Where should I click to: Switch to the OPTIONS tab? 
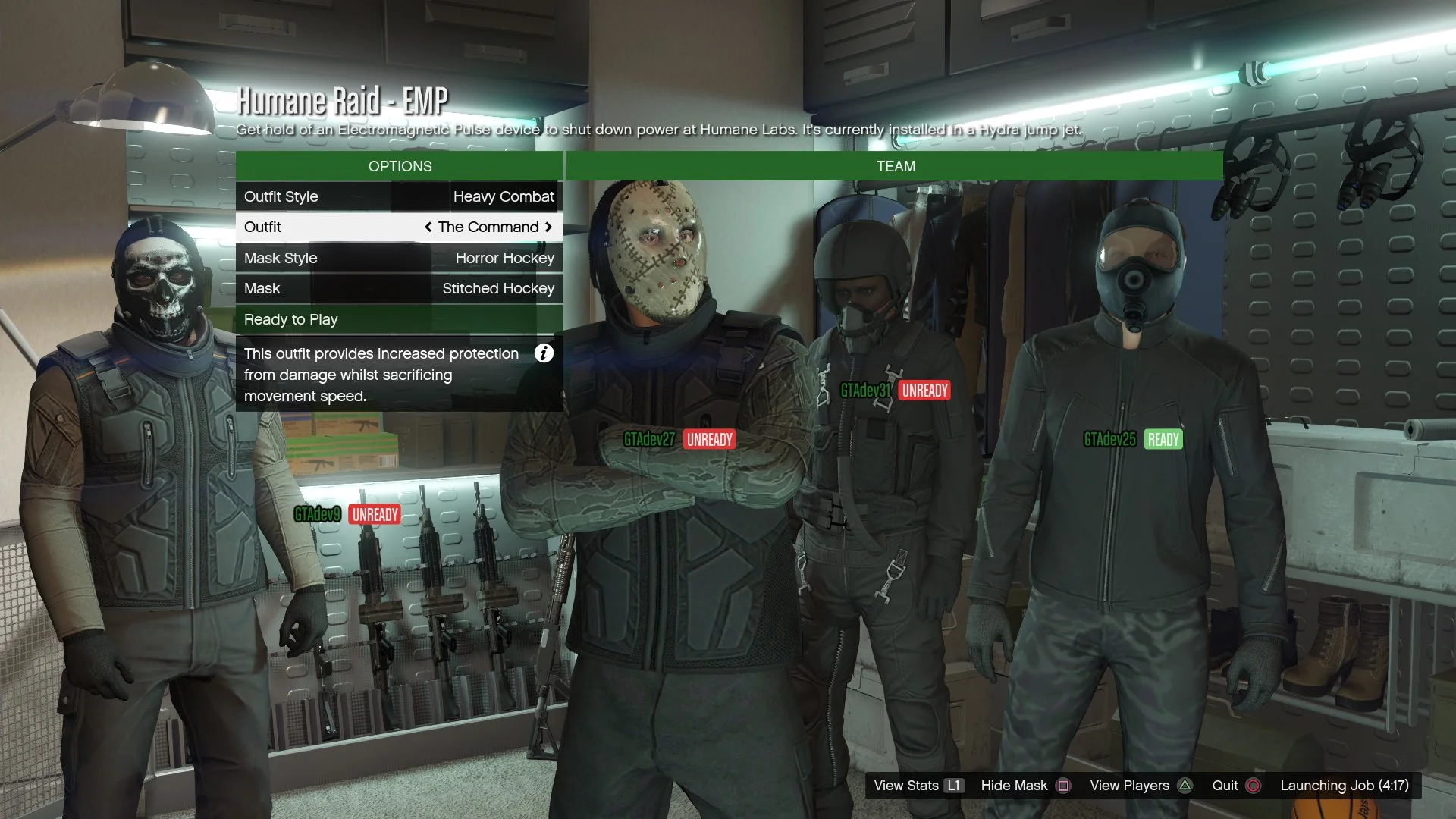point(400,166)
